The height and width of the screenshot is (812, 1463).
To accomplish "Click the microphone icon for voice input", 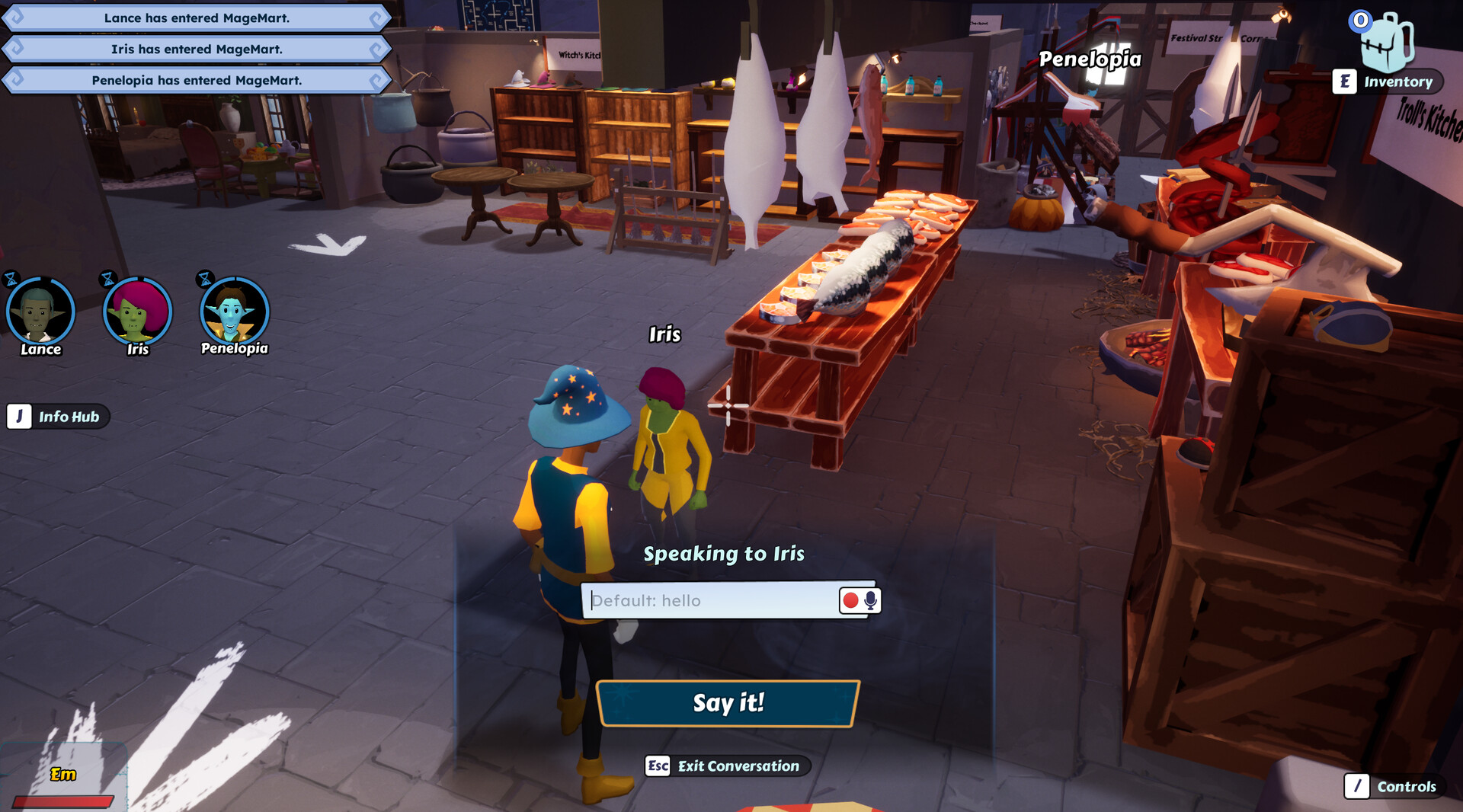I will pos(871,601).
